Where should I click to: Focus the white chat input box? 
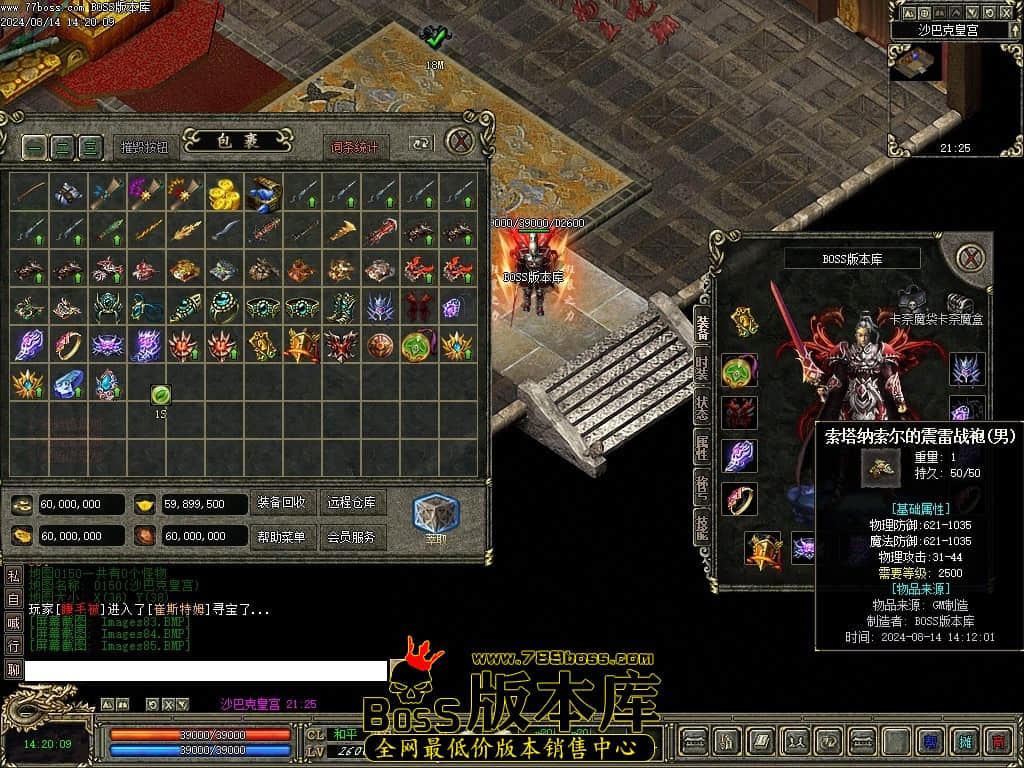[x=206, y=670]
